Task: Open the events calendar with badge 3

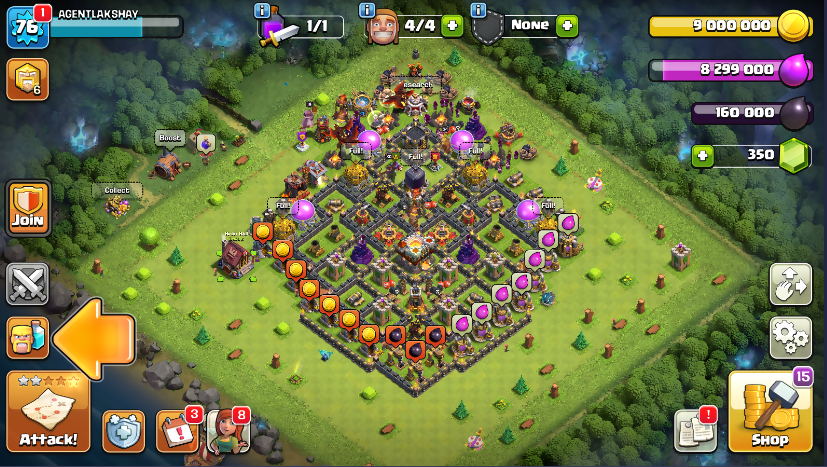Action: tap(176, 431)
